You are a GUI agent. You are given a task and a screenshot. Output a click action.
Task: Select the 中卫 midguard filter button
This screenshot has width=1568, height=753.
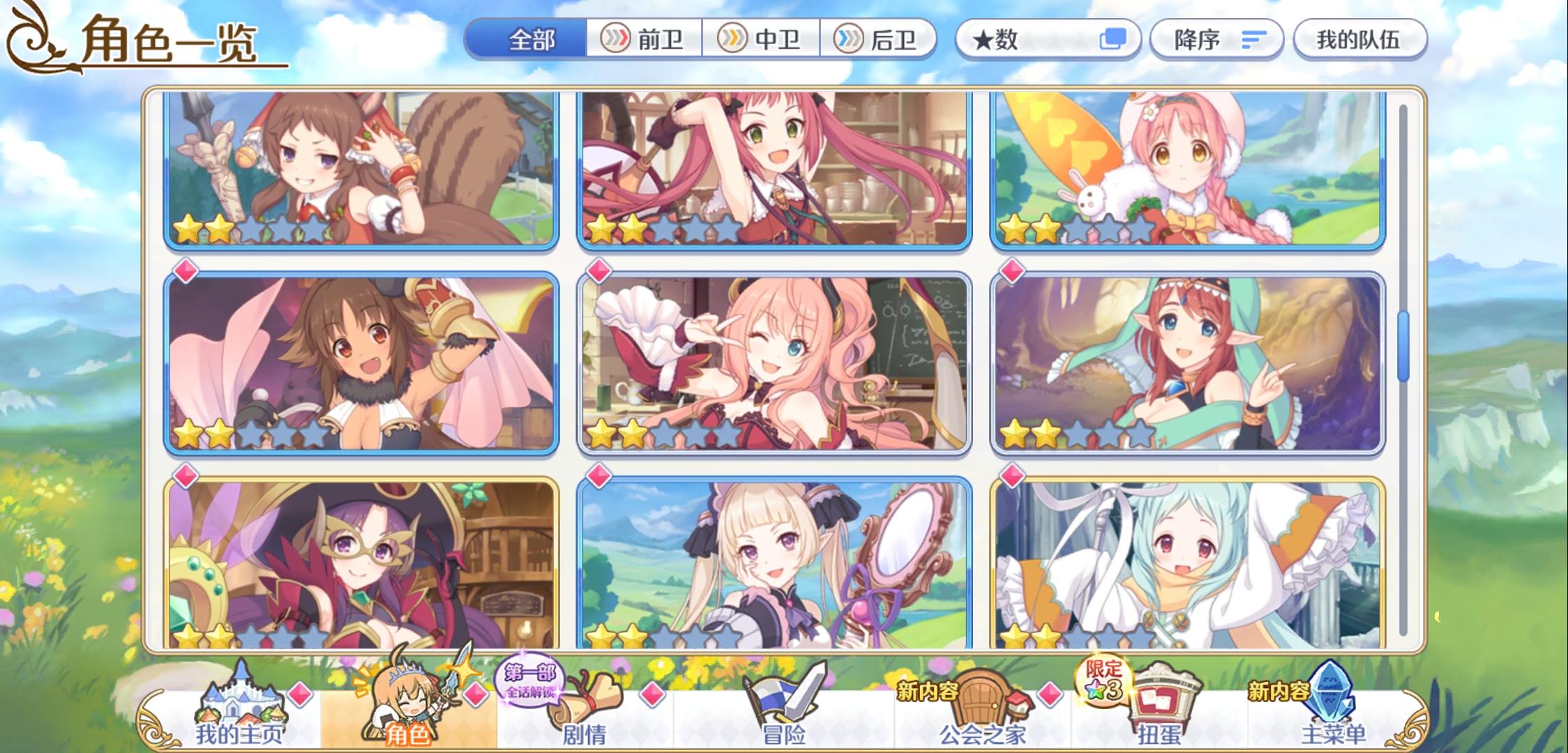point(765,40)
